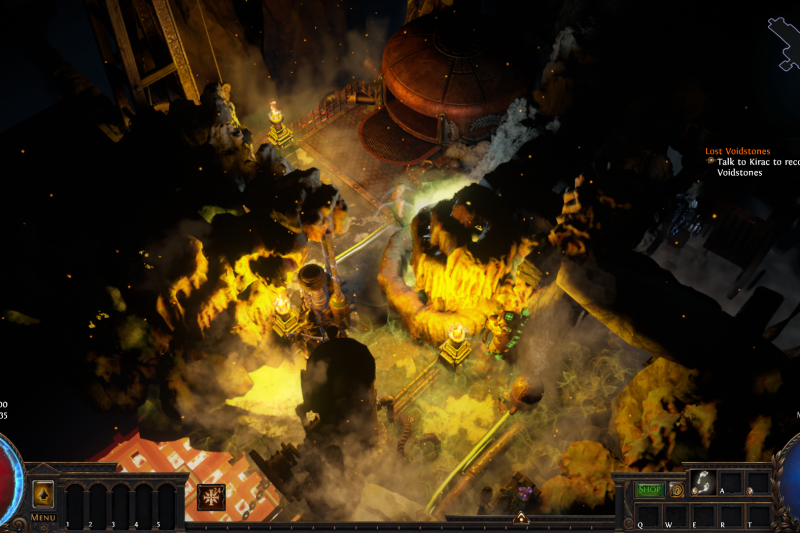
Task: Expand the arrow tab on the experience bar
Action: 520,517
